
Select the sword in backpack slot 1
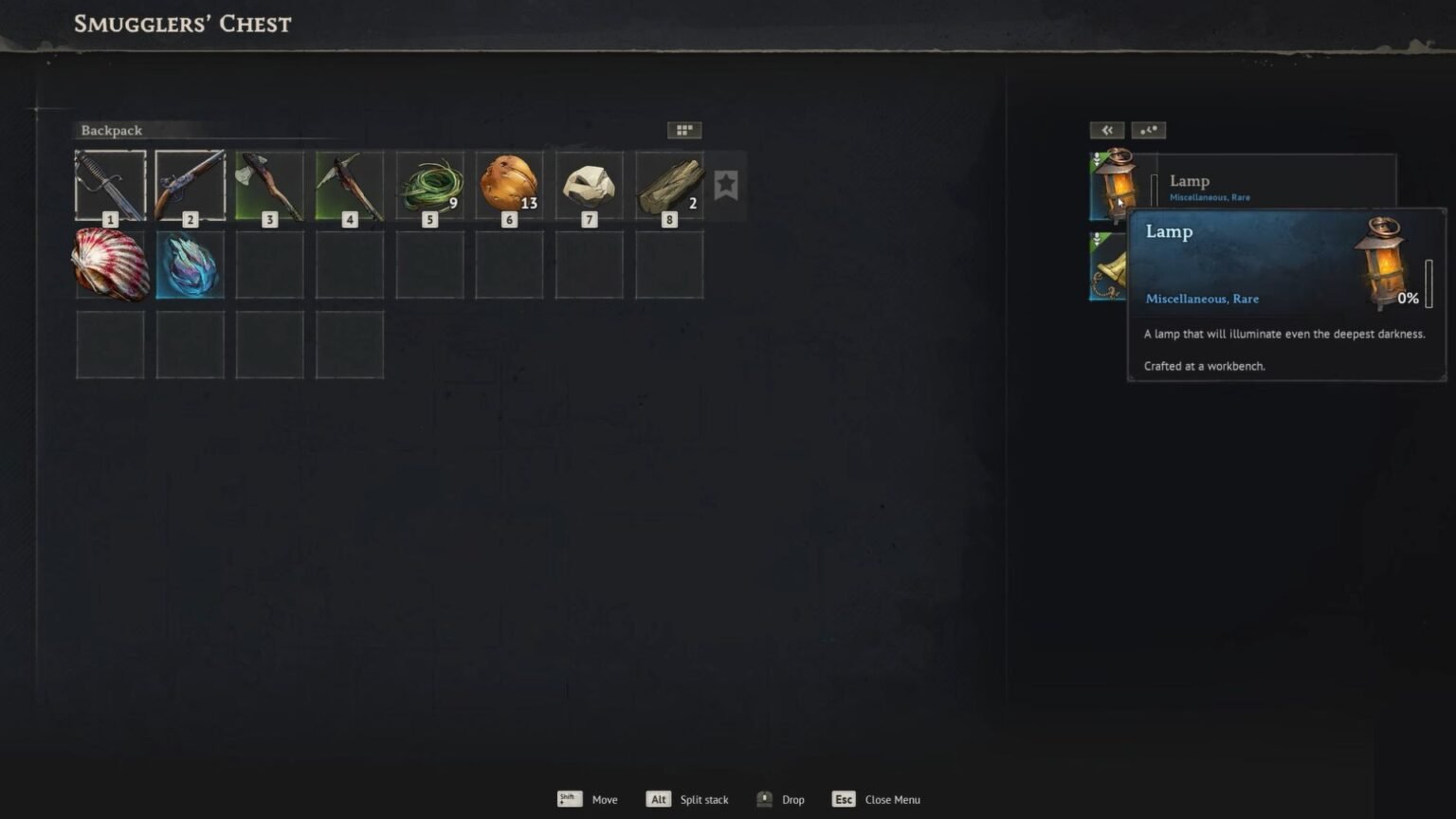[x=110, y=185]
